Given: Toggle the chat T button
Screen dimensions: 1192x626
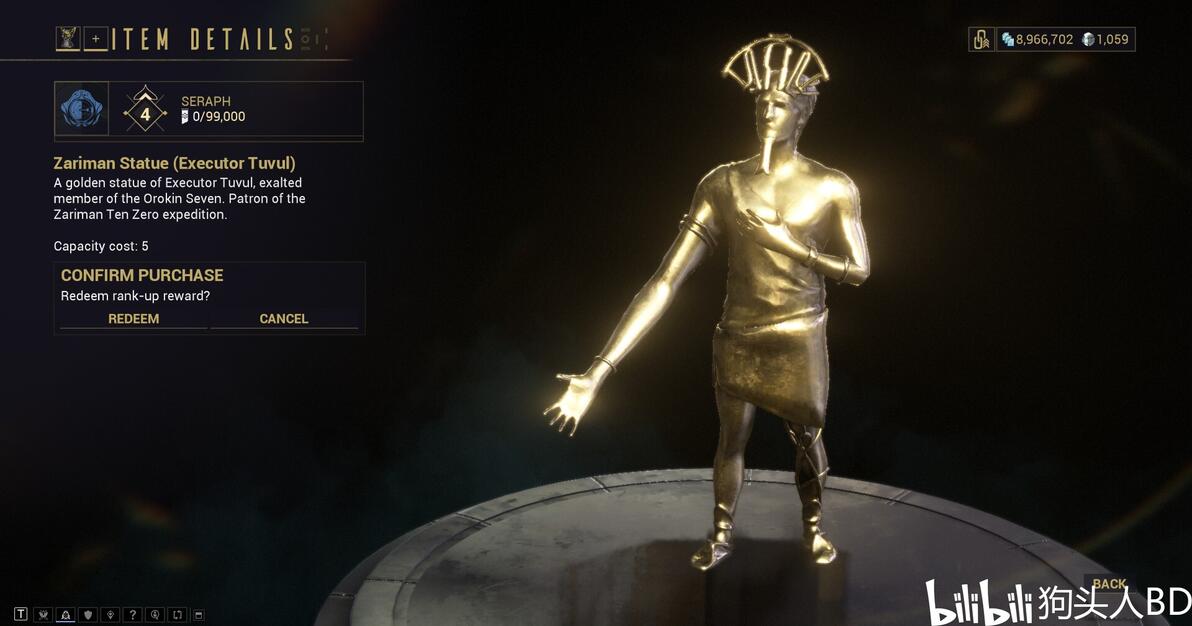Looking at the screenshot, I should coord(21,614).
